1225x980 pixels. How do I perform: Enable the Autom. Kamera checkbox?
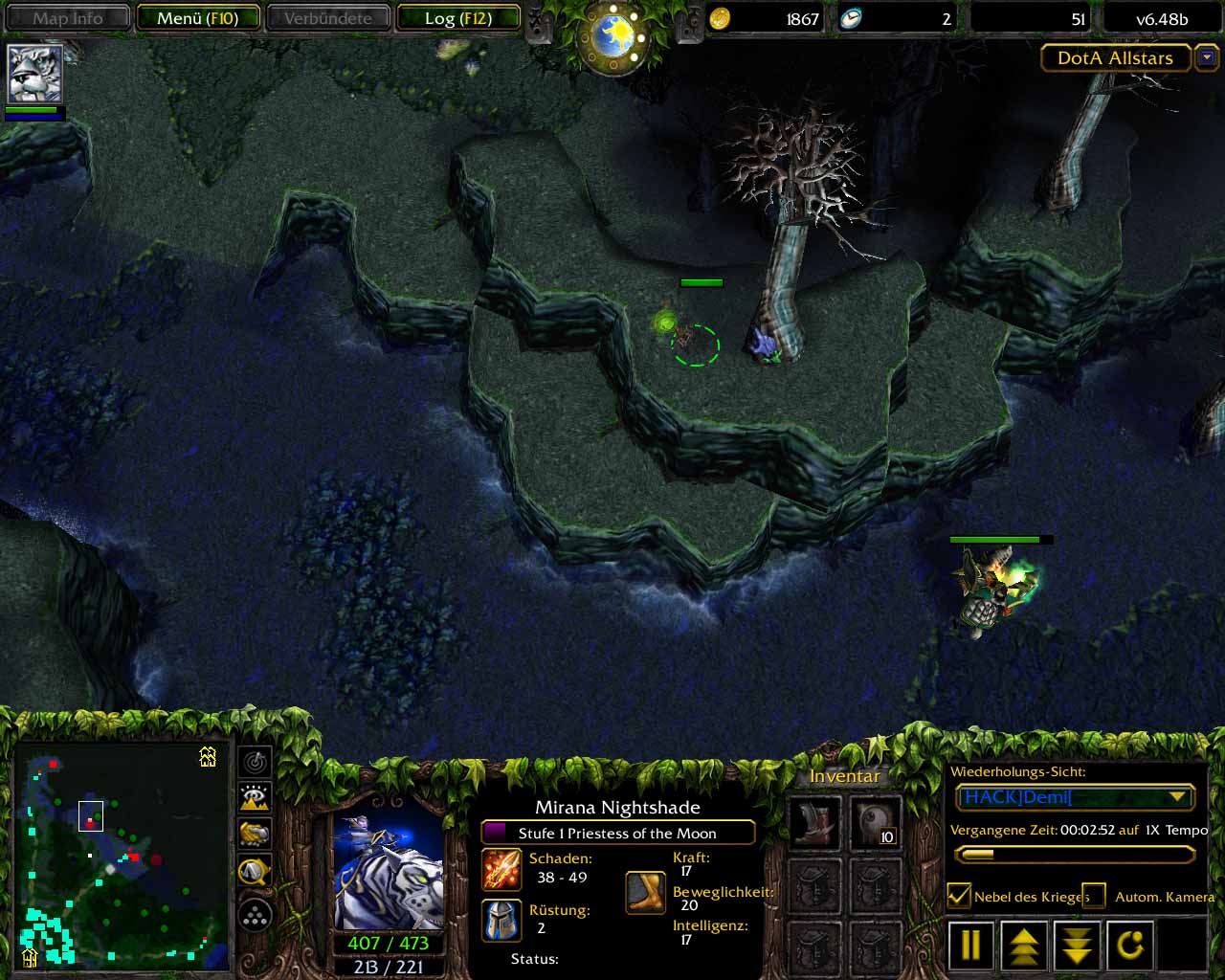1094,896
